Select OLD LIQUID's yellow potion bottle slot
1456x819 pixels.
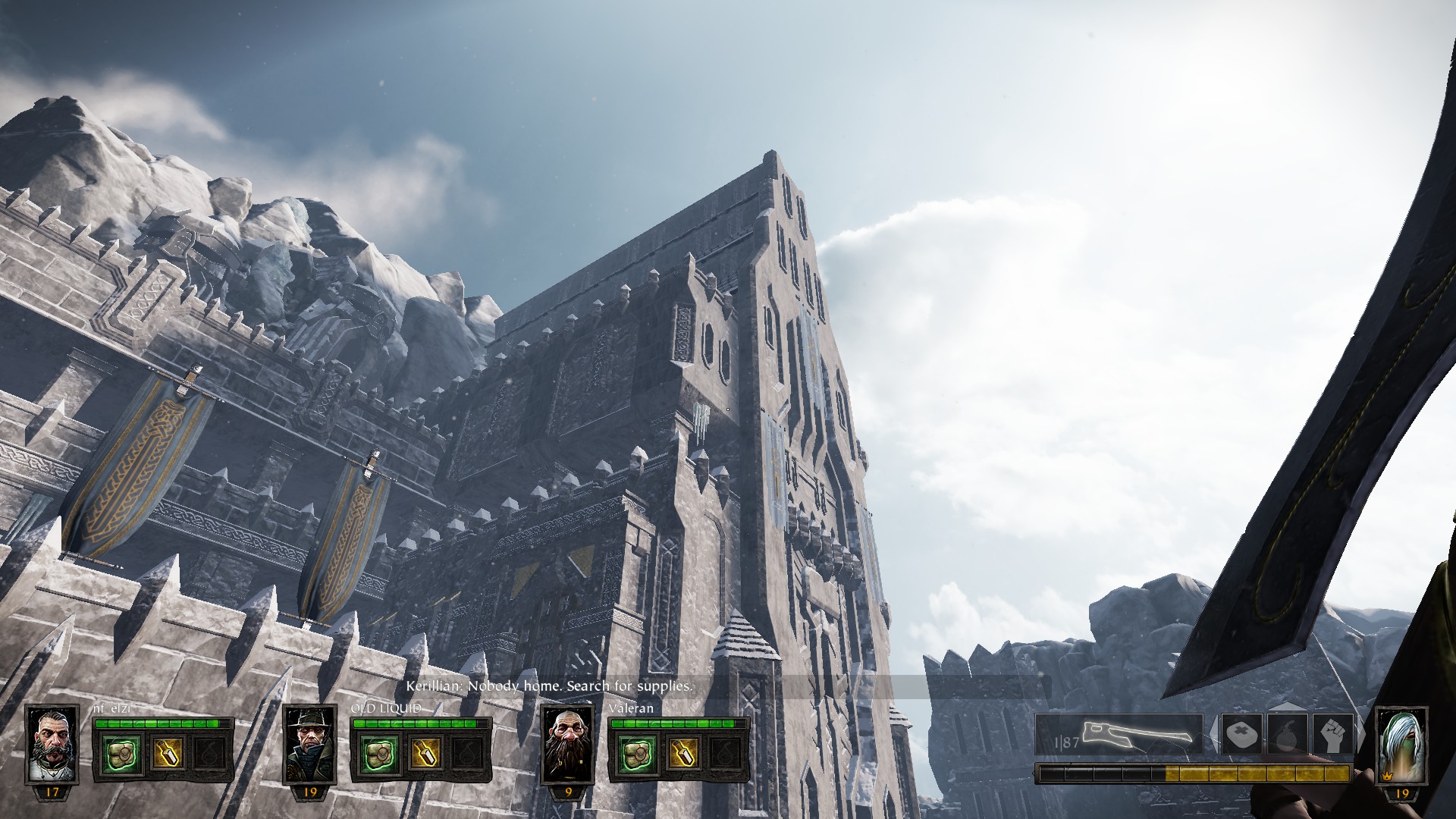[423, 752]
